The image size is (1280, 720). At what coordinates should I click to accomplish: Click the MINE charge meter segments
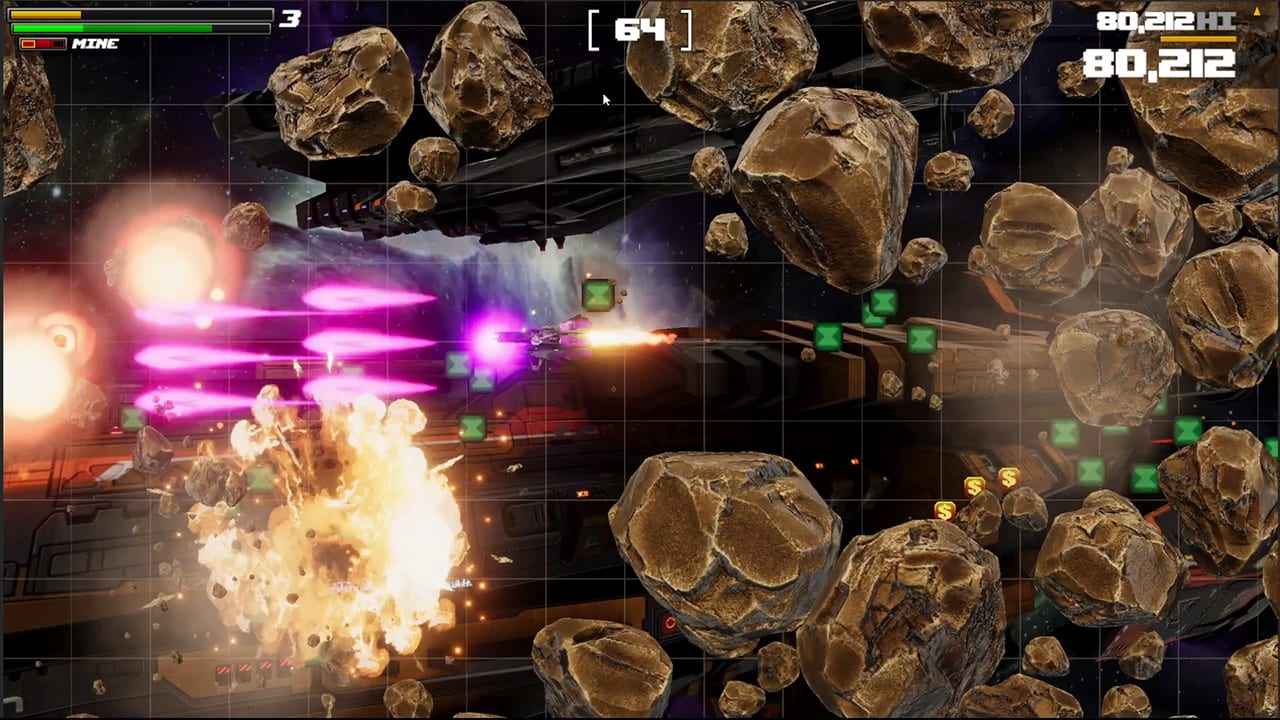coord(42,43)
